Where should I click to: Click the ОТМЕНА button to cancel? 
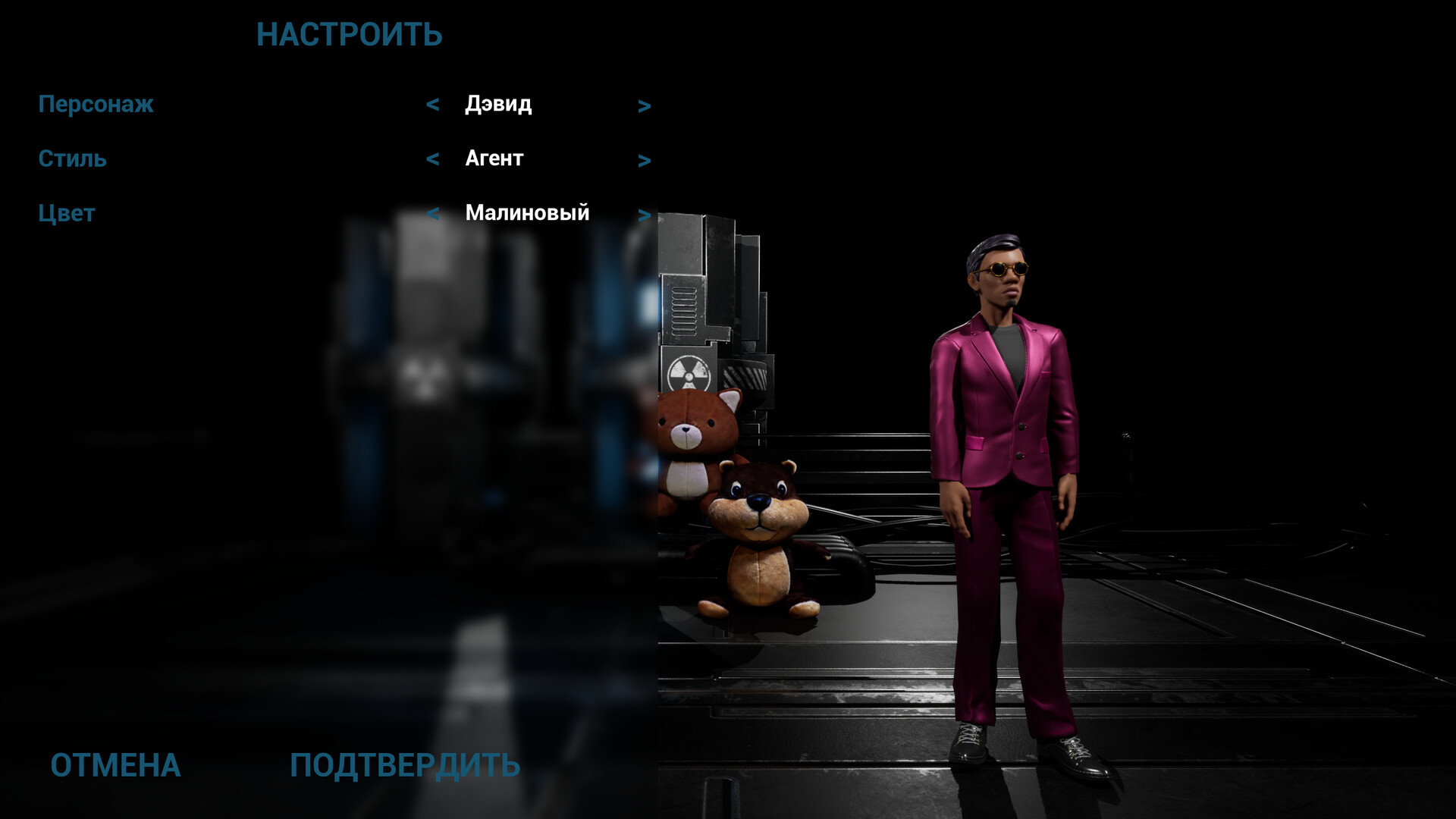(115, 766)
